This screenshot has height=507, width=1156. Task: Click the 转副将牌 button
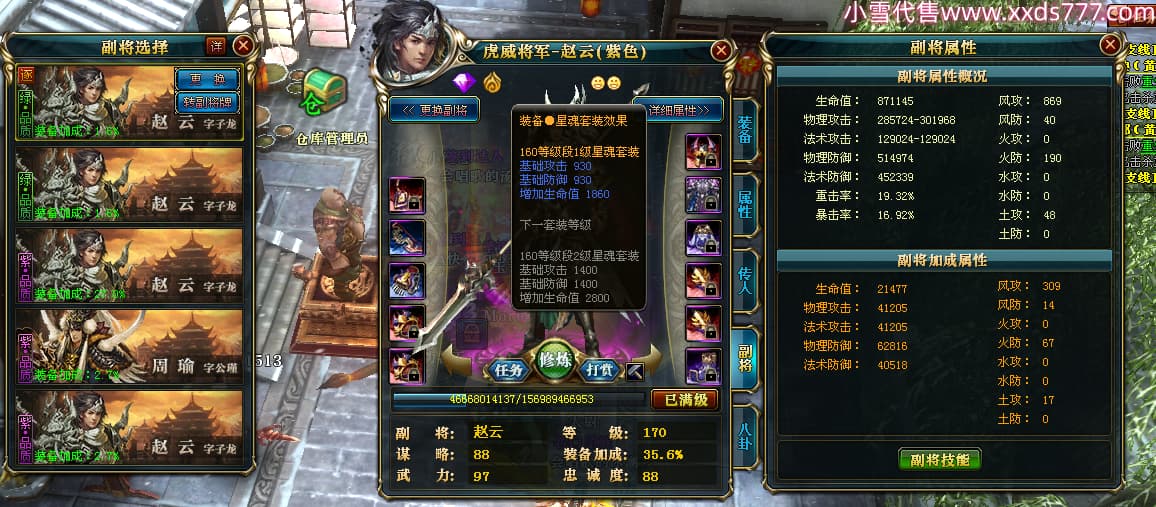pyautogui.click(x=207, y=100)
